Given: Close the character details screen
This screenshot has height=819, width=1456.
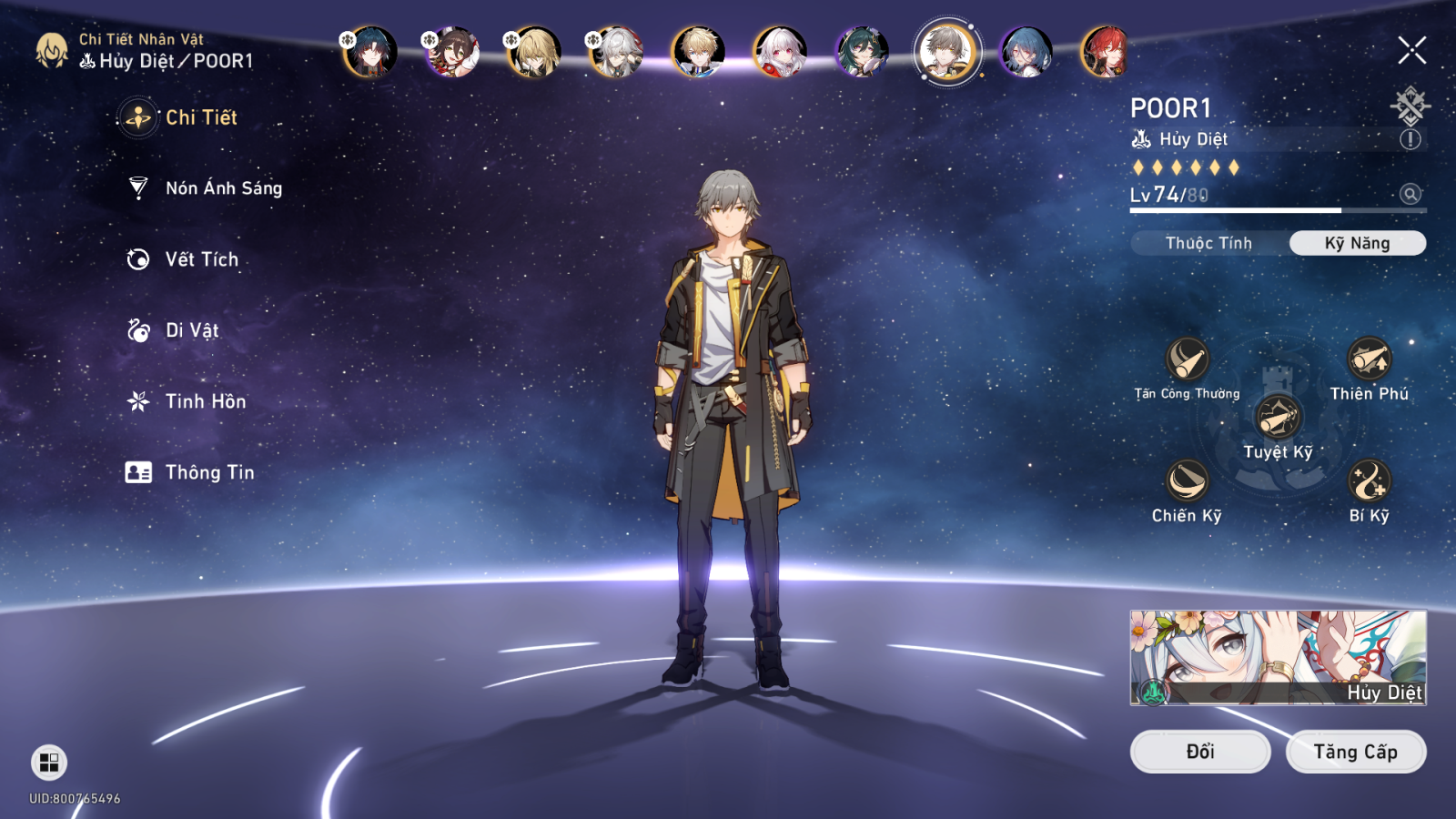Looking at the screenshot, I should (x=1411, y=50).
